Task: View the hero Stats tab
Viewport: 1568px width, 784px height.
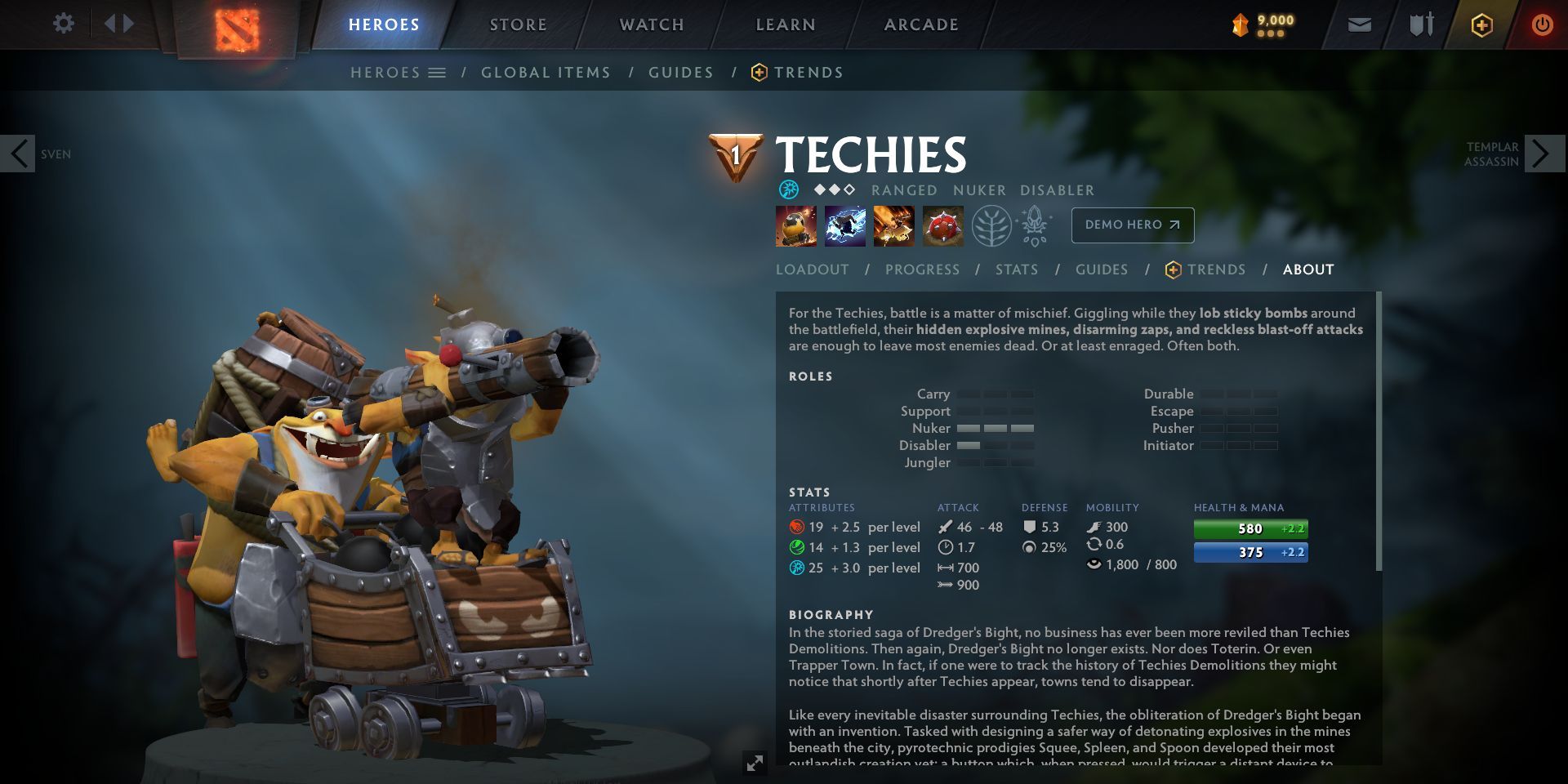Action: pyautogui.click(x=1017, y=269)
